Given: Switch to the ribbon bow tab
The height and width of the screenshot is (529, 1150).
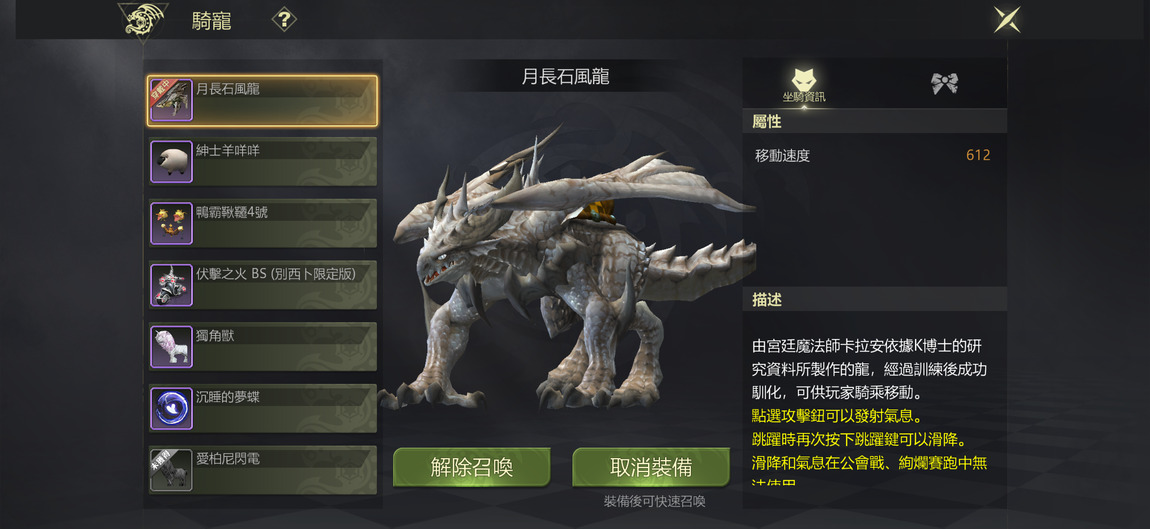Looking at the screenshot, I should click(944, 84).
